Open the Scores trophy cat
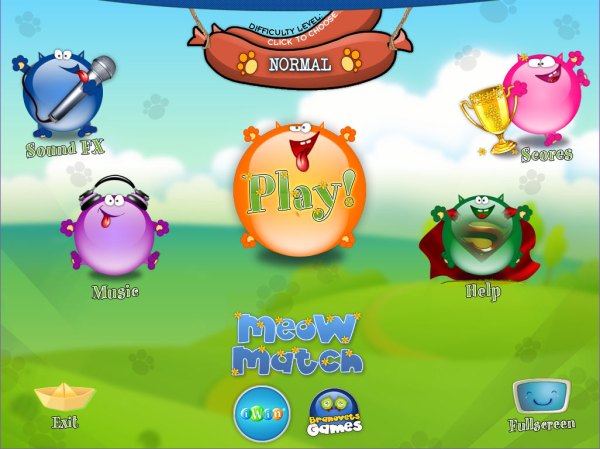The image size is (600, 449). [538, 101]
